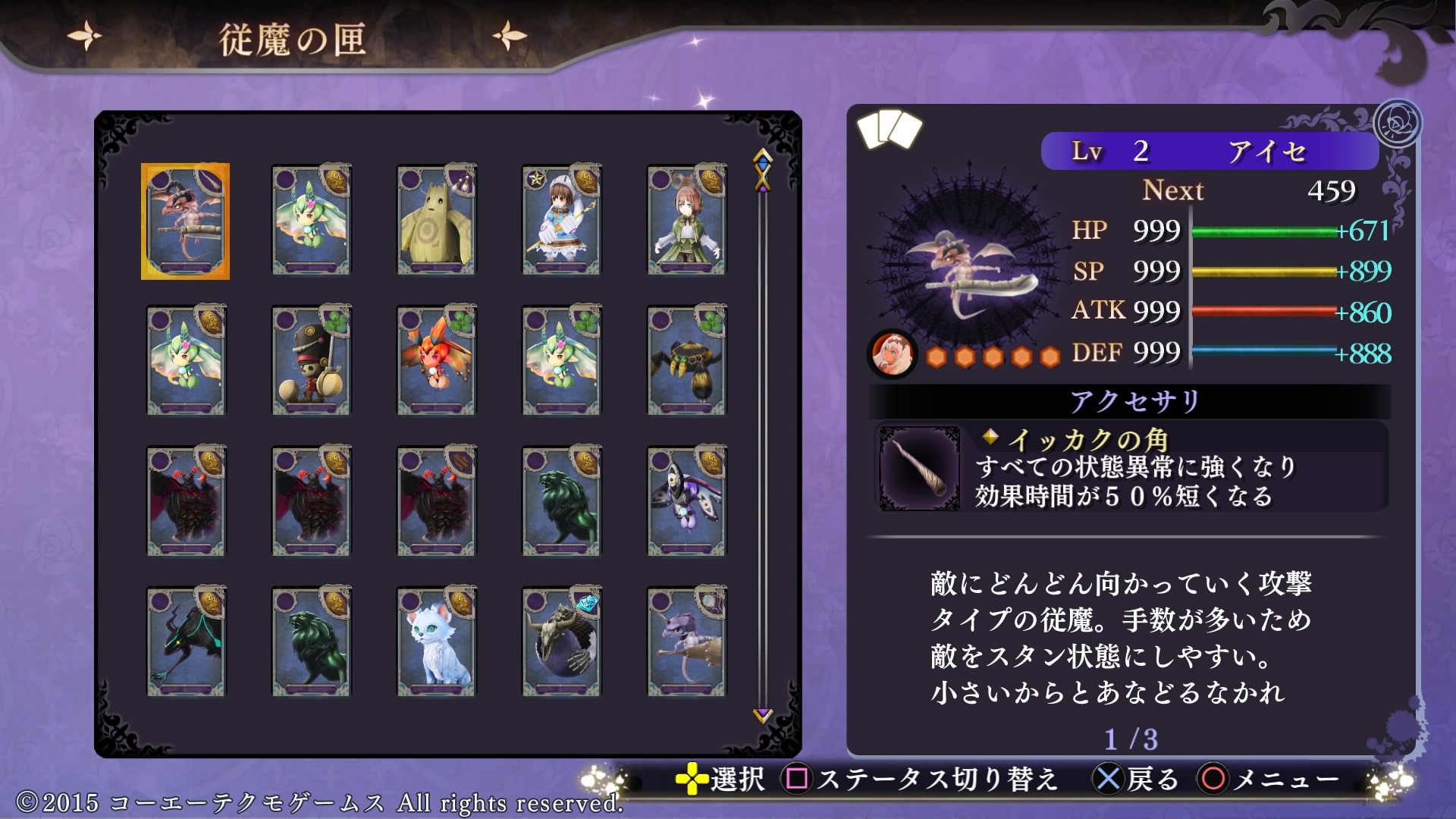Select the white cat card
This screenshot has width=1456, height=819.
click(436, 642)
